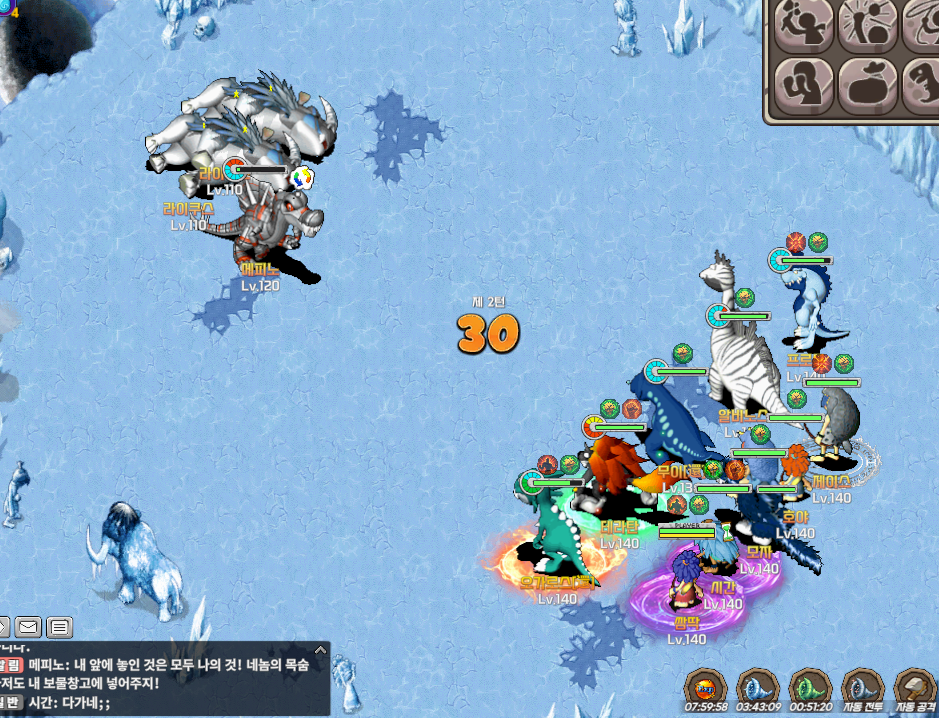Click the blue horn timer icon
The image size is (939, 718).
coord(757,690)
